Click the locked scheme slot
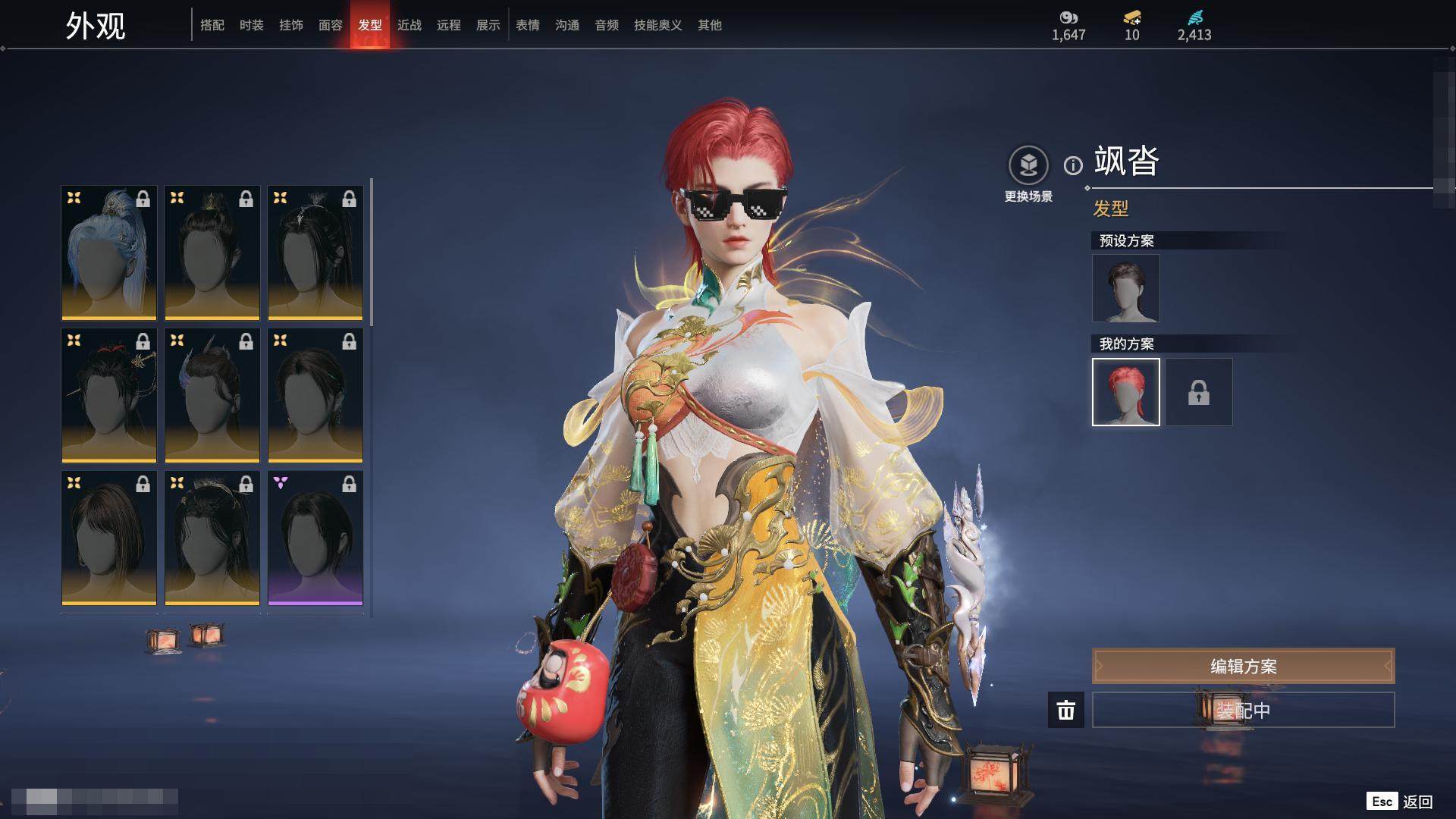This screenshot has height=819, width=1456. (1198, 392)
